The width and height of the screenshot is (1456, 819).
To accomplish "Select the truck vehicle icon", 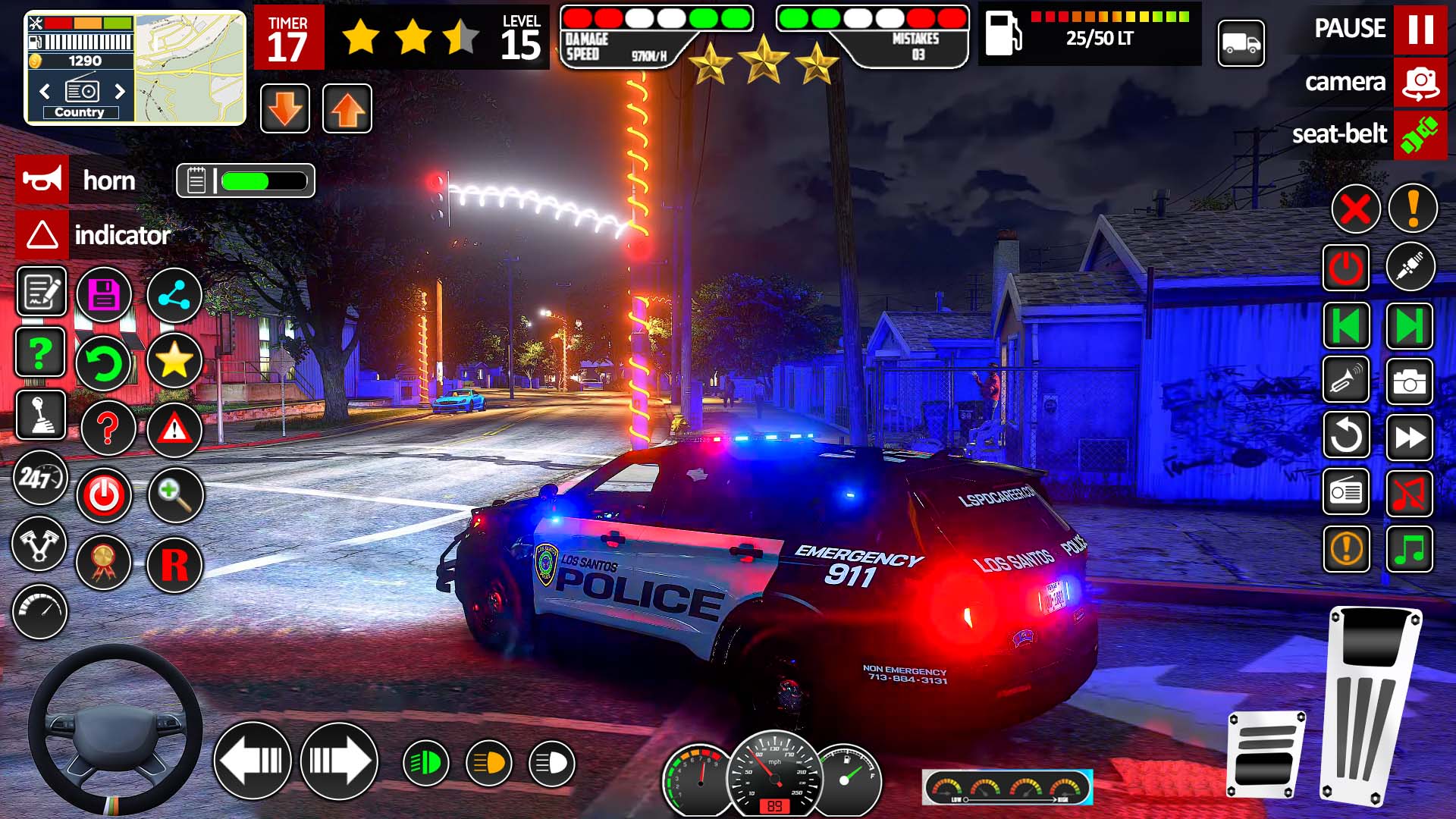I will click(1241, 43).
